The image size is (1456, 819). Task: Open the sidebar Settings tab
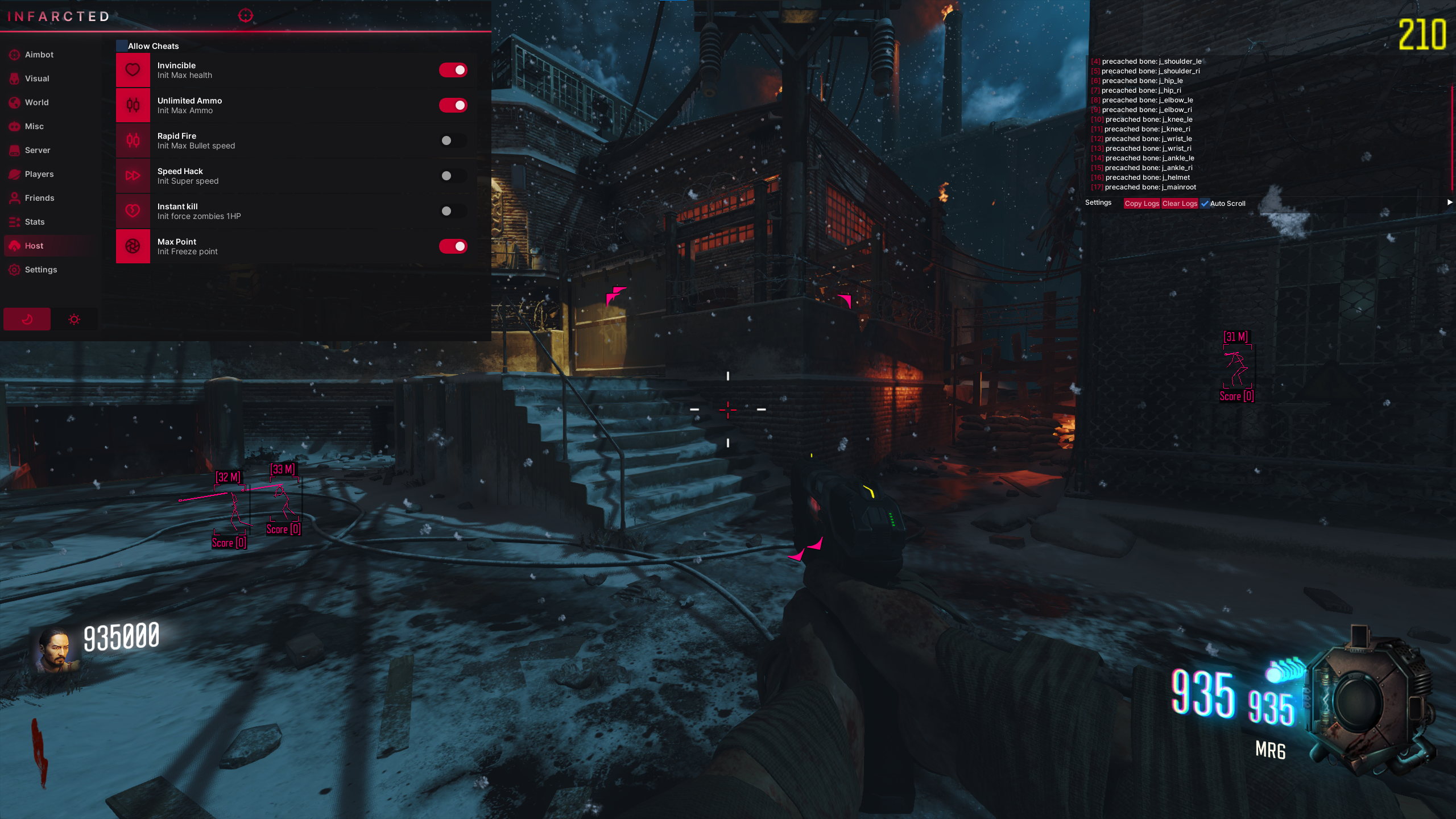click(40, 270)
